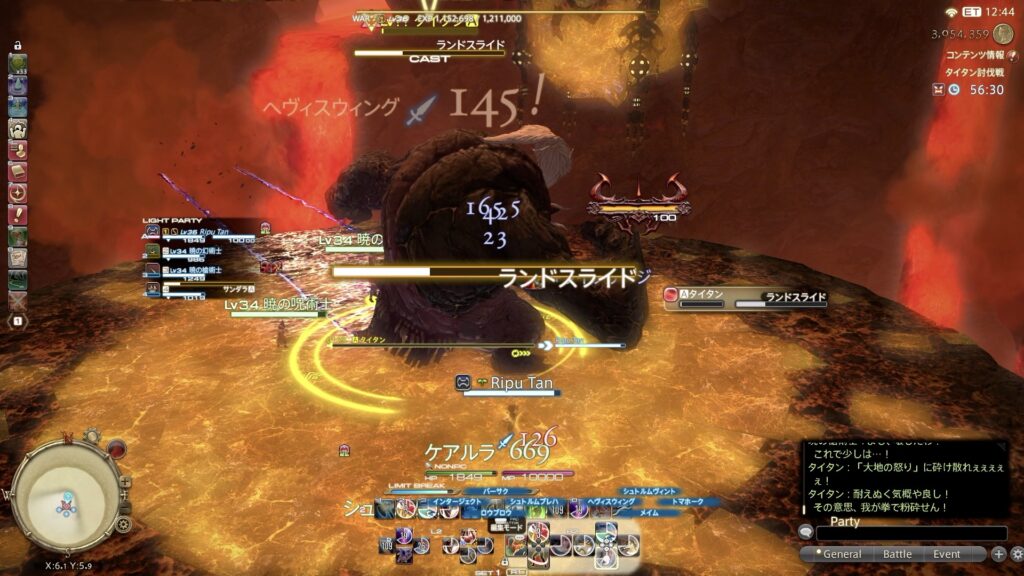Open the Event chat tab

946,554
